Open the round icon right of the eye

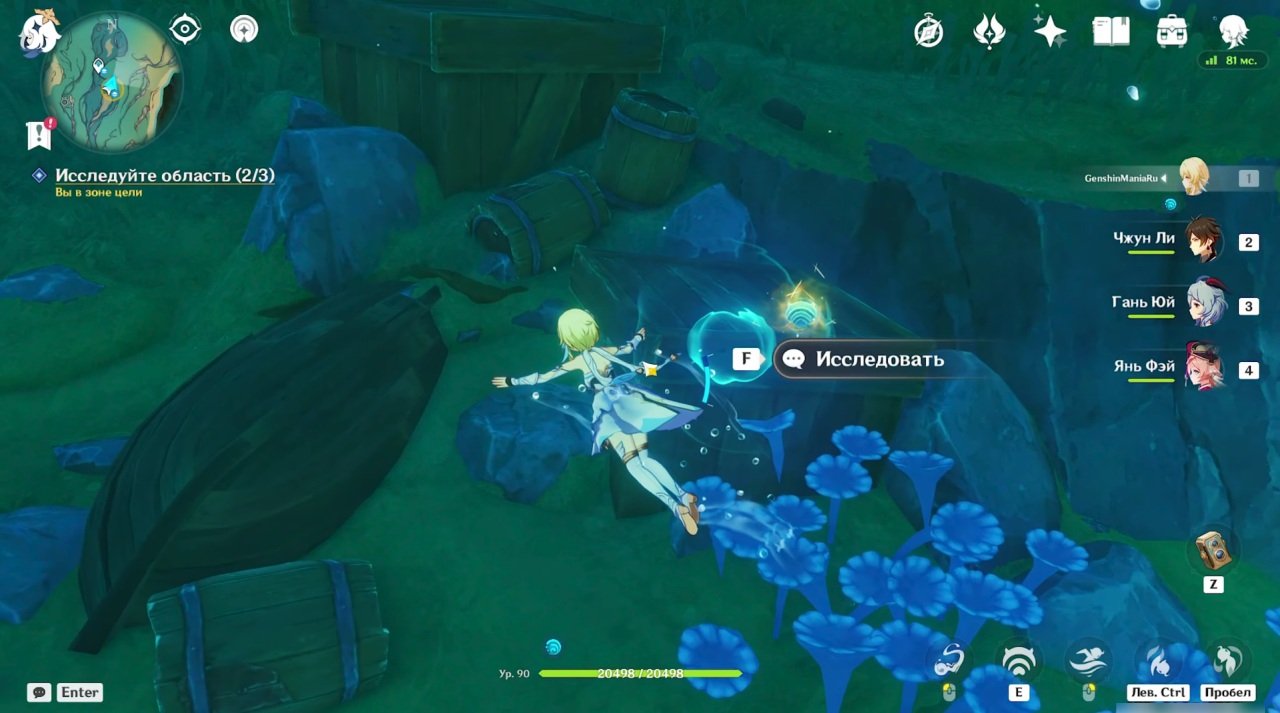click(x=244, y=29)
